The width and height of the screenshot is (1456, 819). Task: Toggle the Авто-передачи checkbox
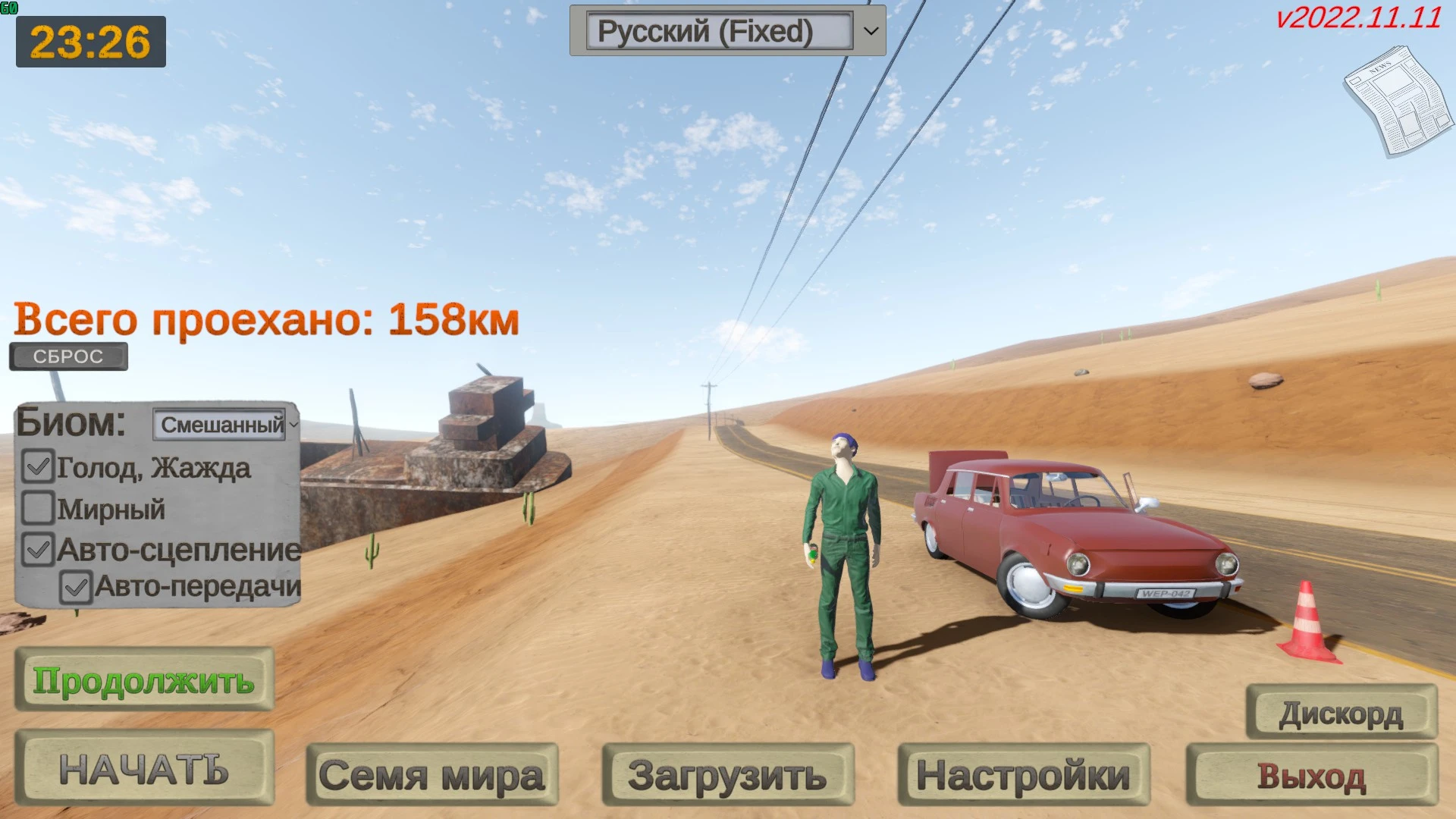tap(76, 586)
